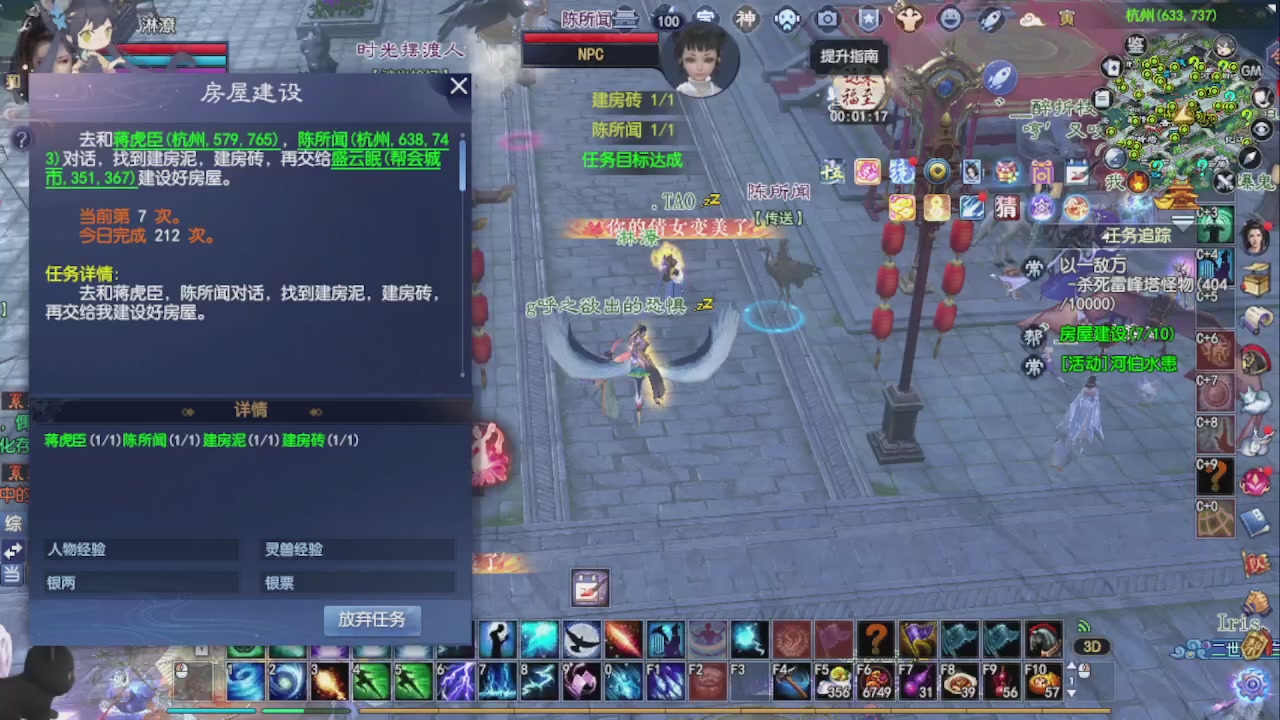Click the 猜 guessing event icon
The image size is (1280, 720).
tap(1005, 208)
